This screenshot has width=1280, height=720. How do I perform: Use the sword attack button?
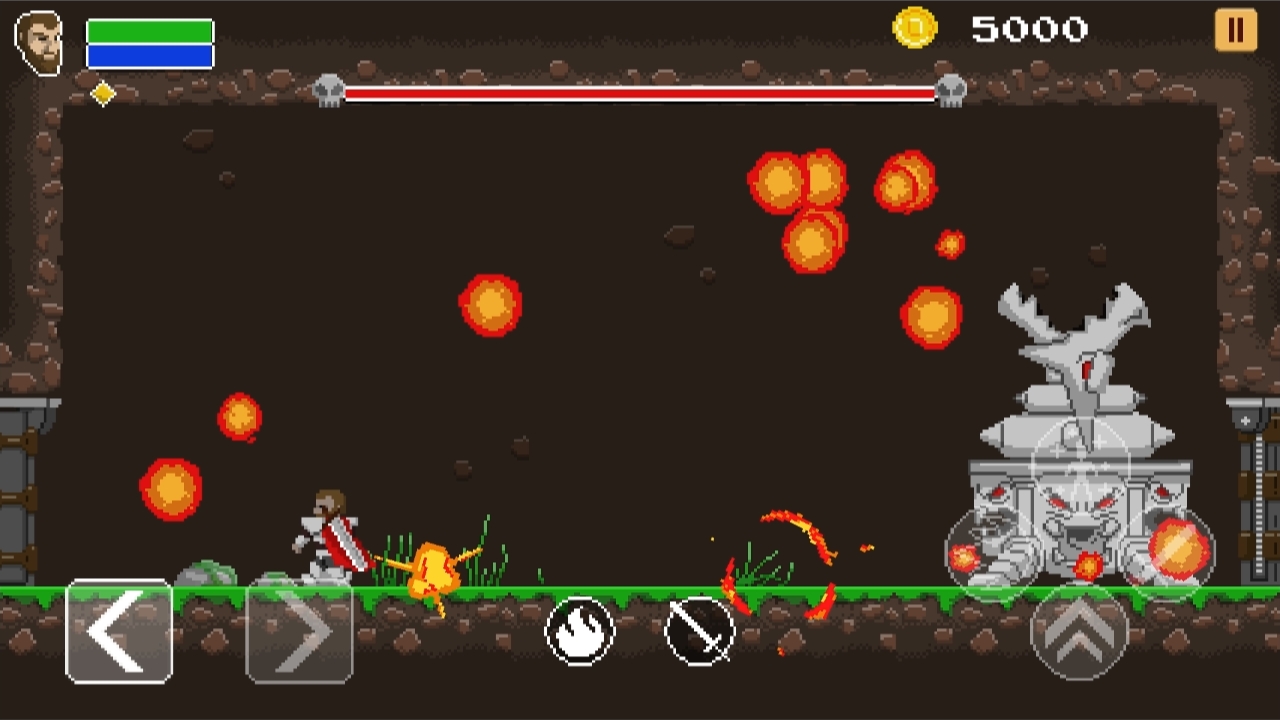699,631
